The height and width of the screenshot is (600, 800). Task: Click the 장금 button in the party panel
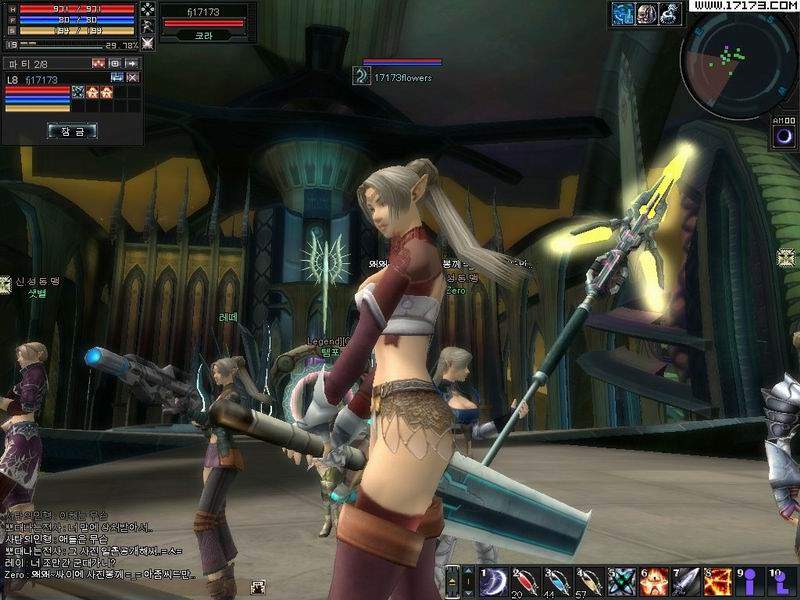coord(71,130)
